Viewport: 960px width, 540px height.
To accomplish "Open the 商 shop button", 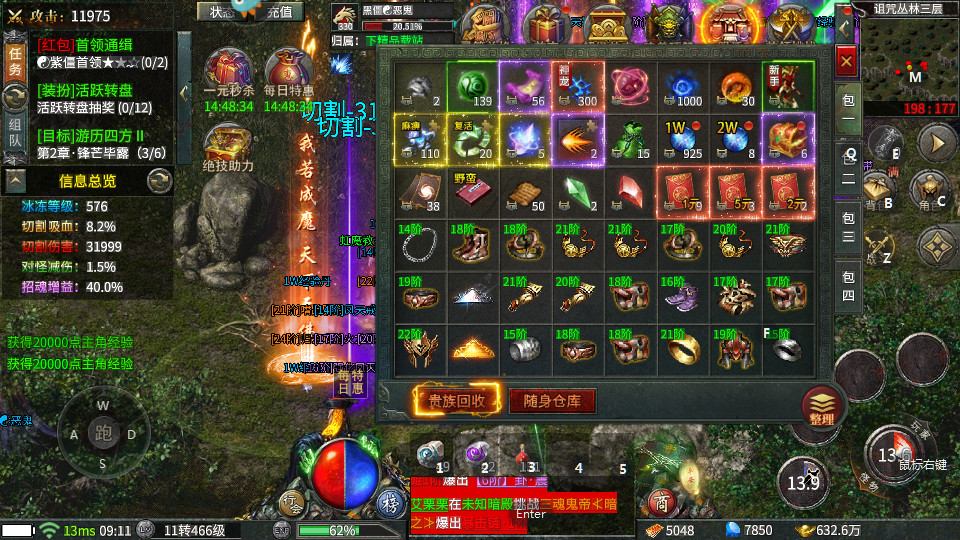I will pyautogui.click(x=659, y=501).
